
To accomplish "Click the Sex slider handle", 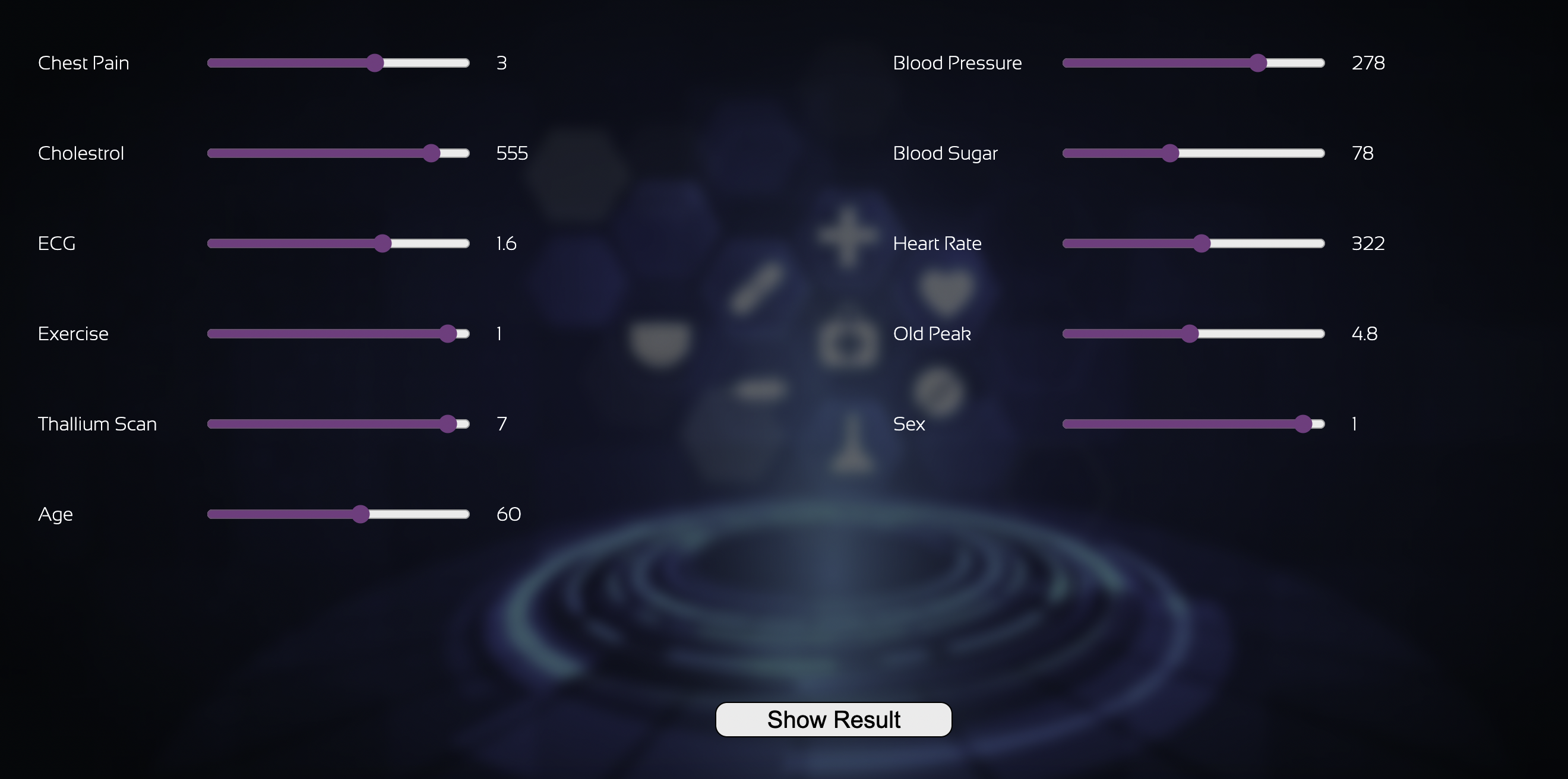I will pyautogui.click(x=1303, y=423).
